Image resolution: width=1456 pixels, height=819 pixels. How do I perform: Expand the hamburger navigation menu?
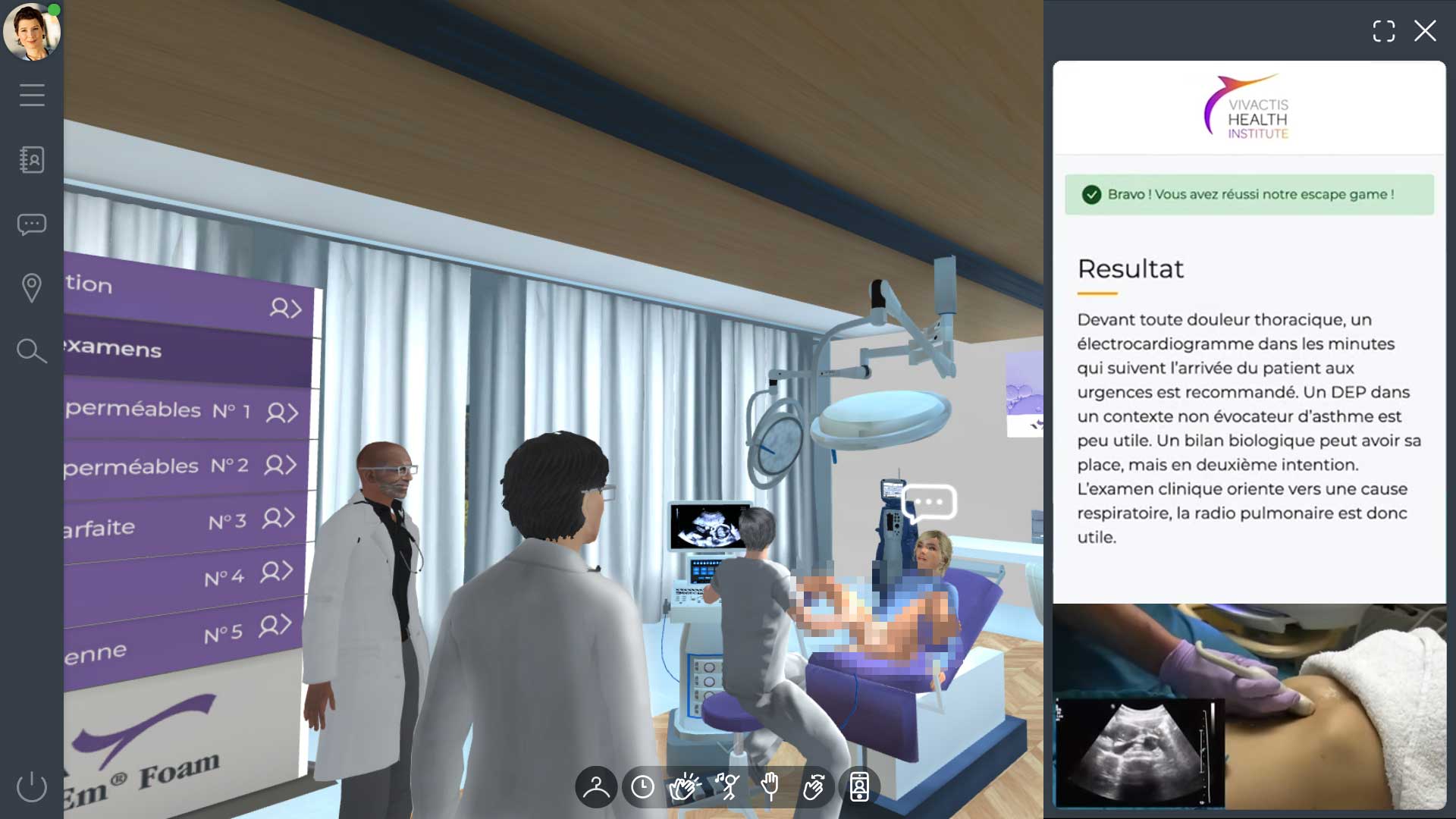tap(32, 95)
